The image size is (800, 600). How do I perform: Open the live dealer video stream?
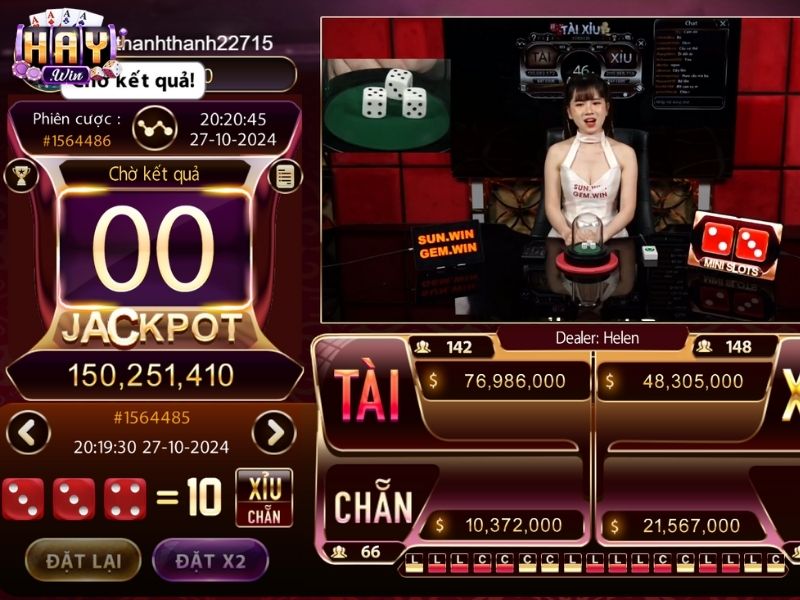[x=560, y=170]
